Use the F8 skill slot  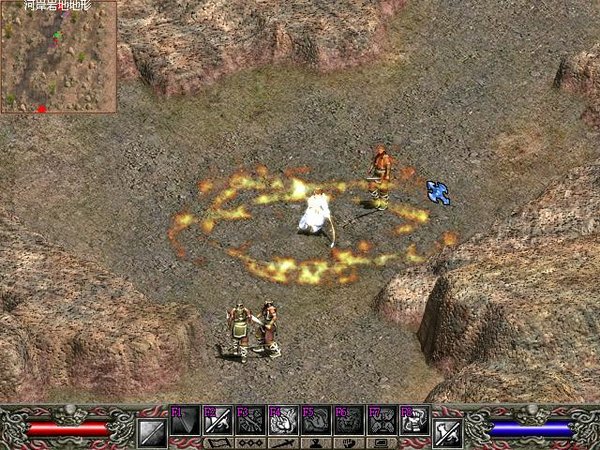tap(414, 421)
